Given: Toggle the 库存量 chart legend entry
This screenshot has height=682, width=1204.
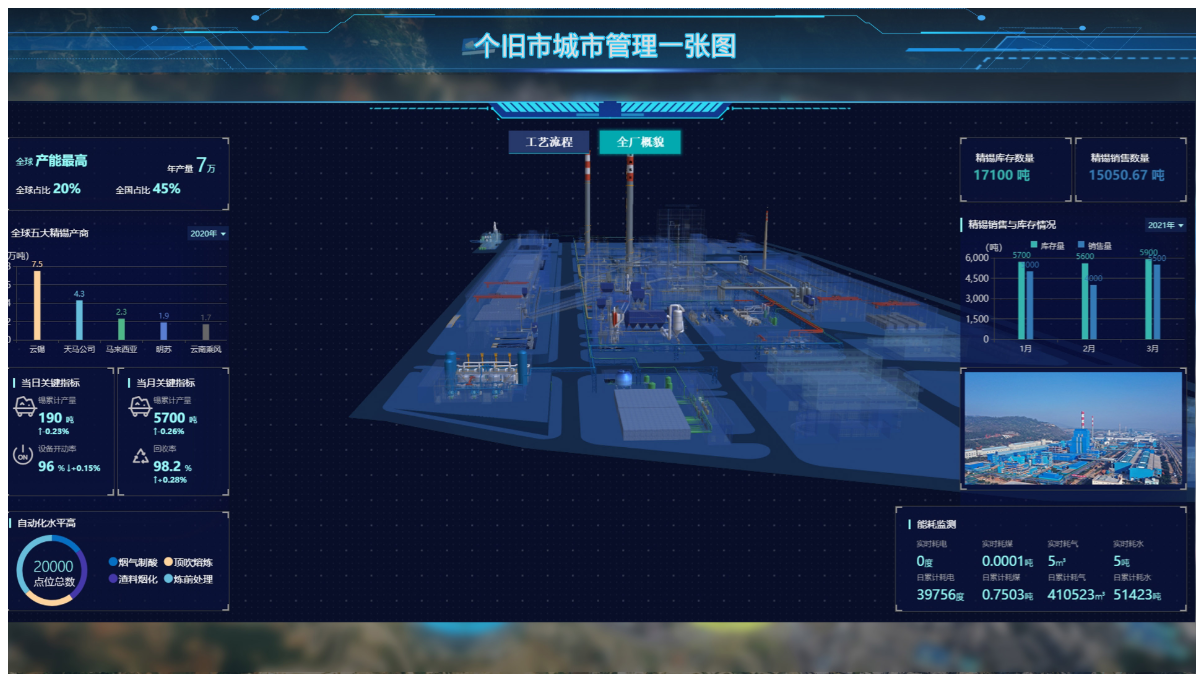Looking at the screenshot, I should tap(1046, 245).
